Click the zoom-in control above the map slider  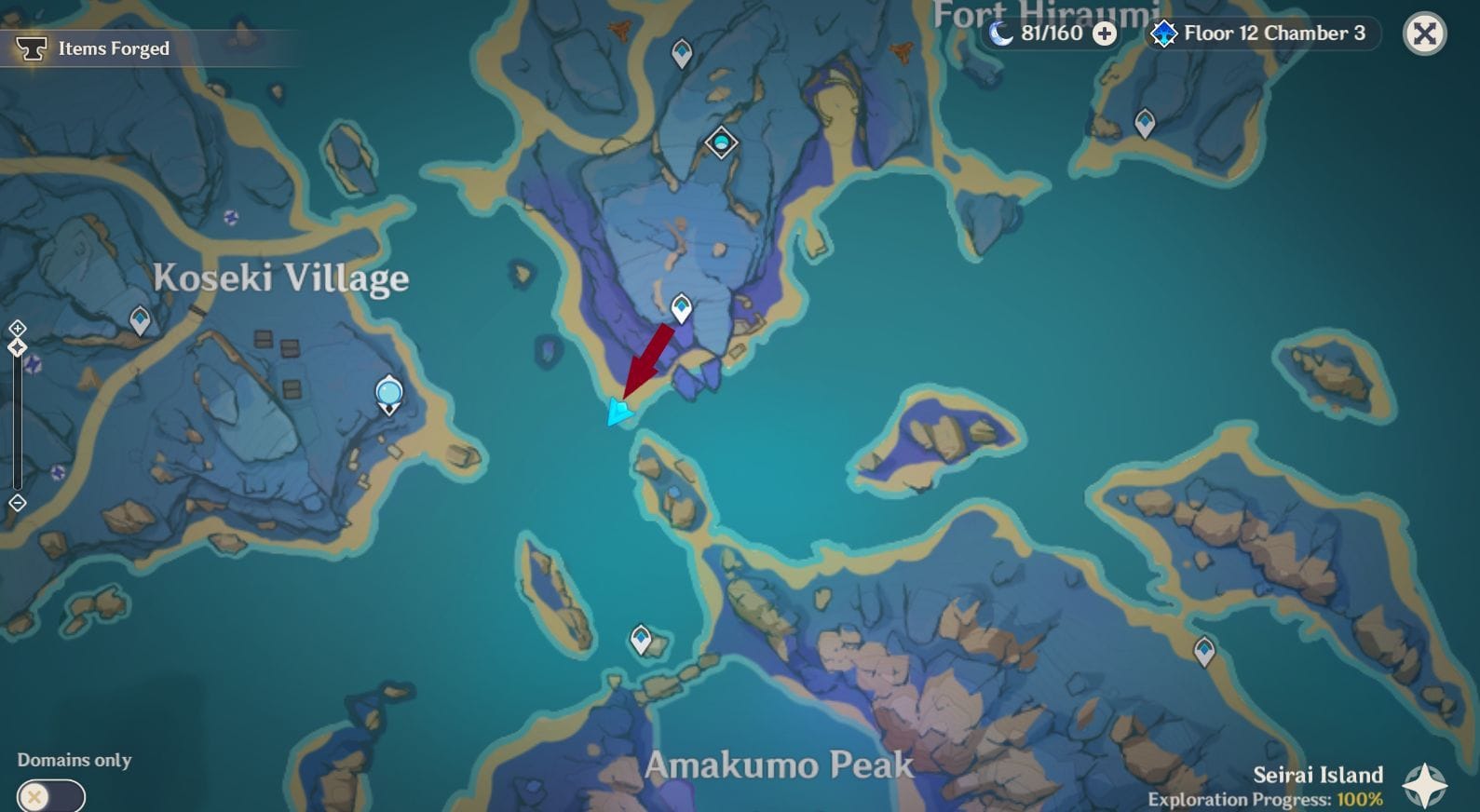pos(16,328)
